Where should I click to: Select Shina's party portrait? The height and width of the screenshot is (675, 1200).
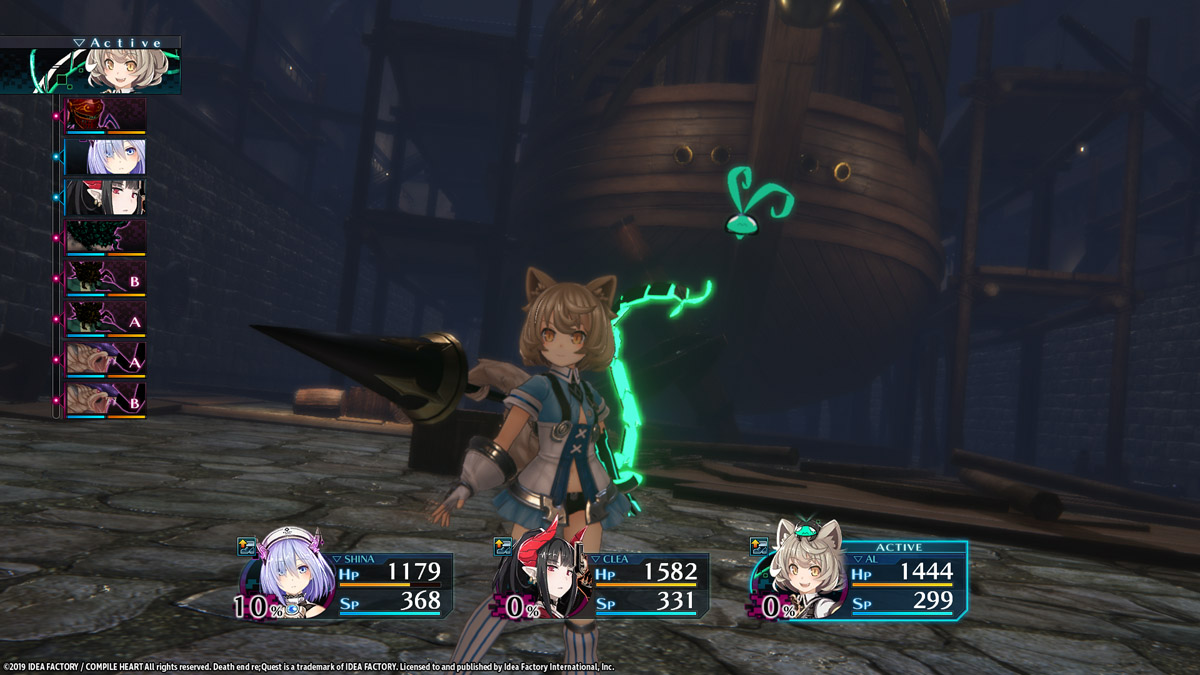point(286,582)
